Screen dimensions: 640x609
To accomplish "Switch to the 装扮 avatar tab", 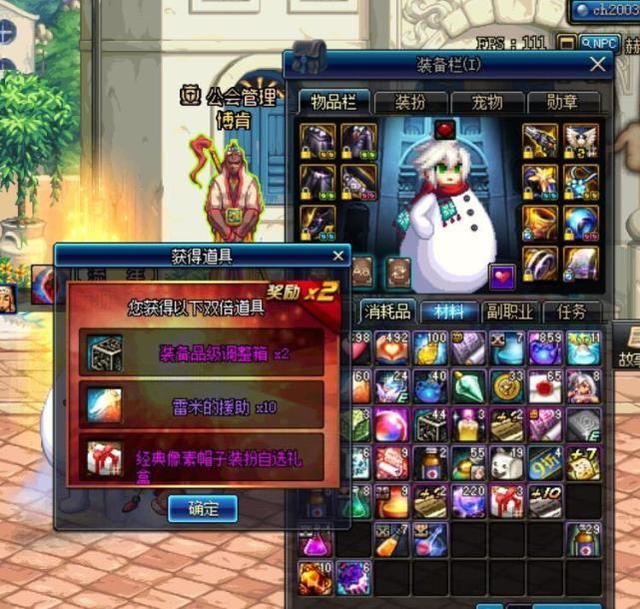I will 411,102.
